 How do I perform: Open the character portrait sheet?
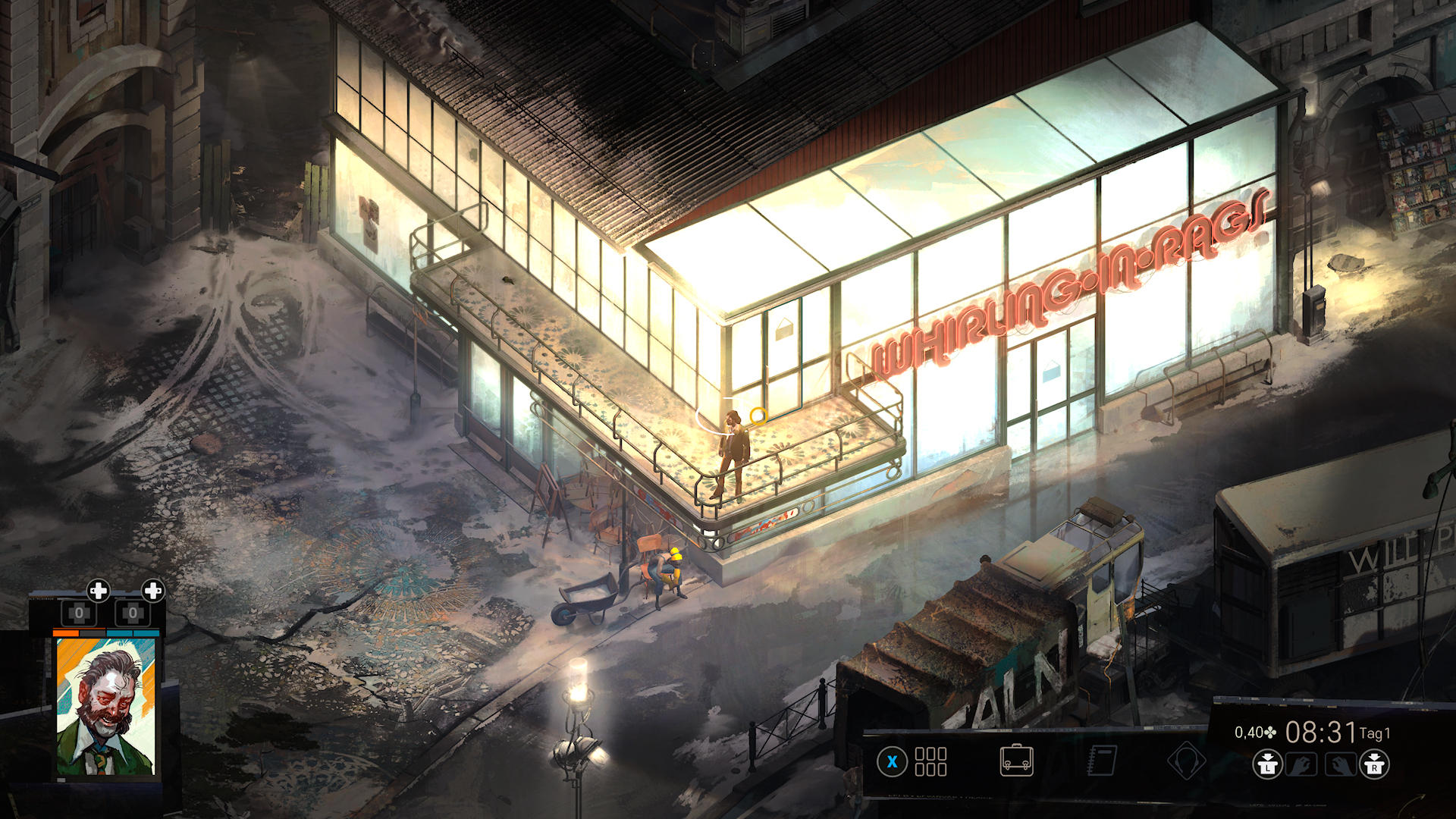pos(105,705)
